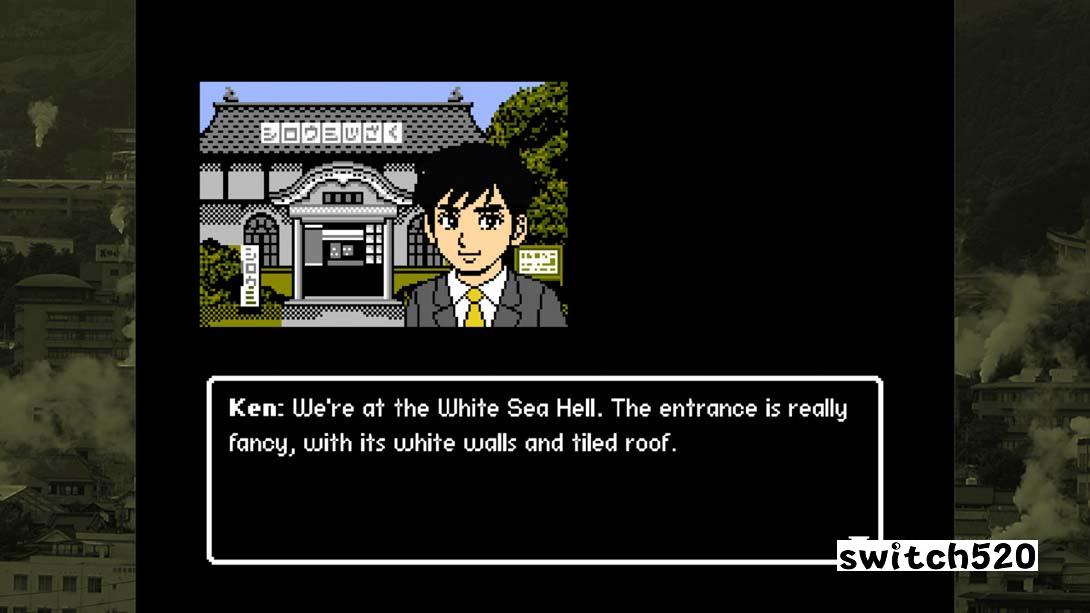
Task: Advance Ken's dialogue text box
Action: tap(544, 469)
